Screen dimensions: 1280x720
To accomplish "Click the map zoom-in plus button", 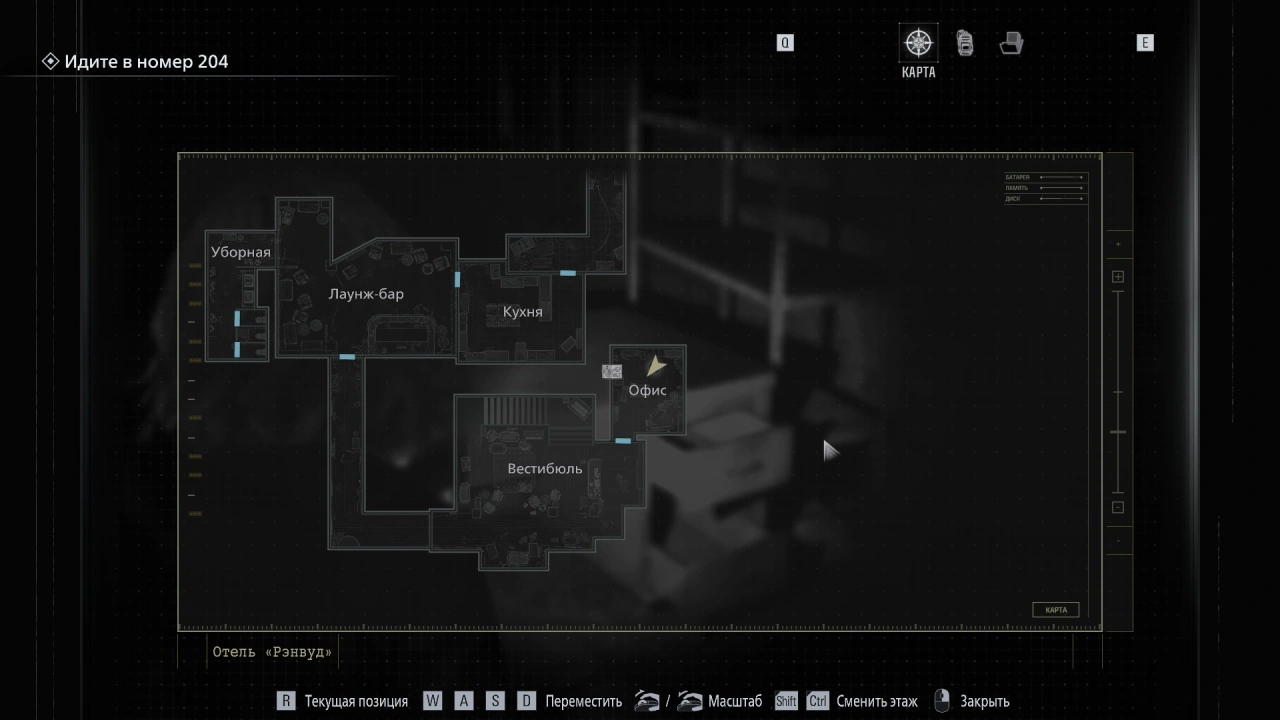I will click(x=1118, y=277).
